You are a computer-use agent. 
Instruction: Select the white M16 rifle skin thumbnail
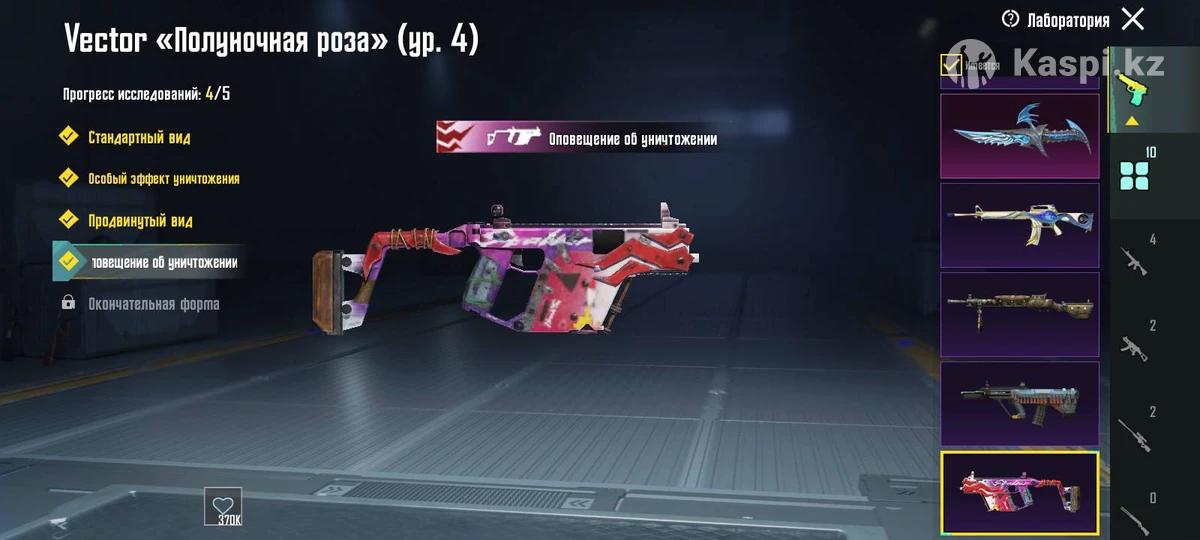click(1019, 225)
